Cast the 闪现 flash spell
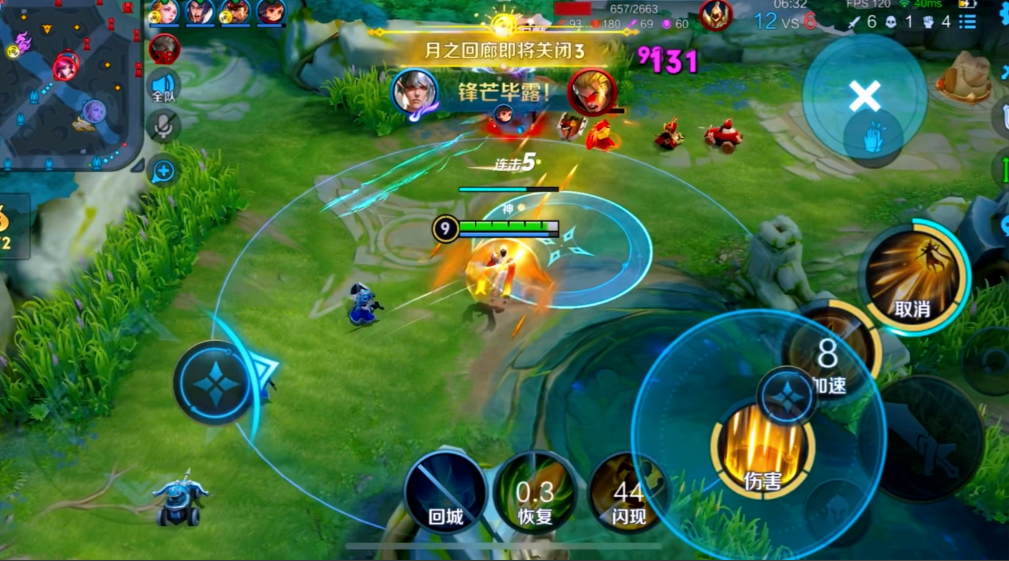 tap(628, 492)
